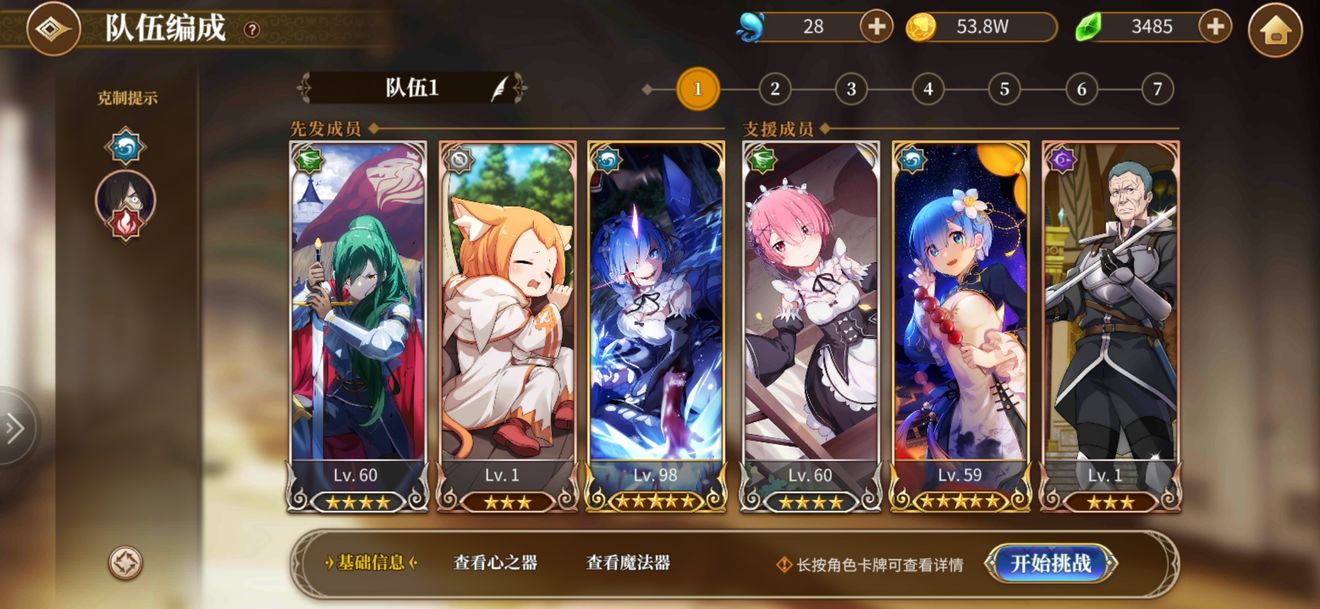Show the 查看魔法器 view
The height and width of the screenshot is (609, 1320).
pos(628,563)
